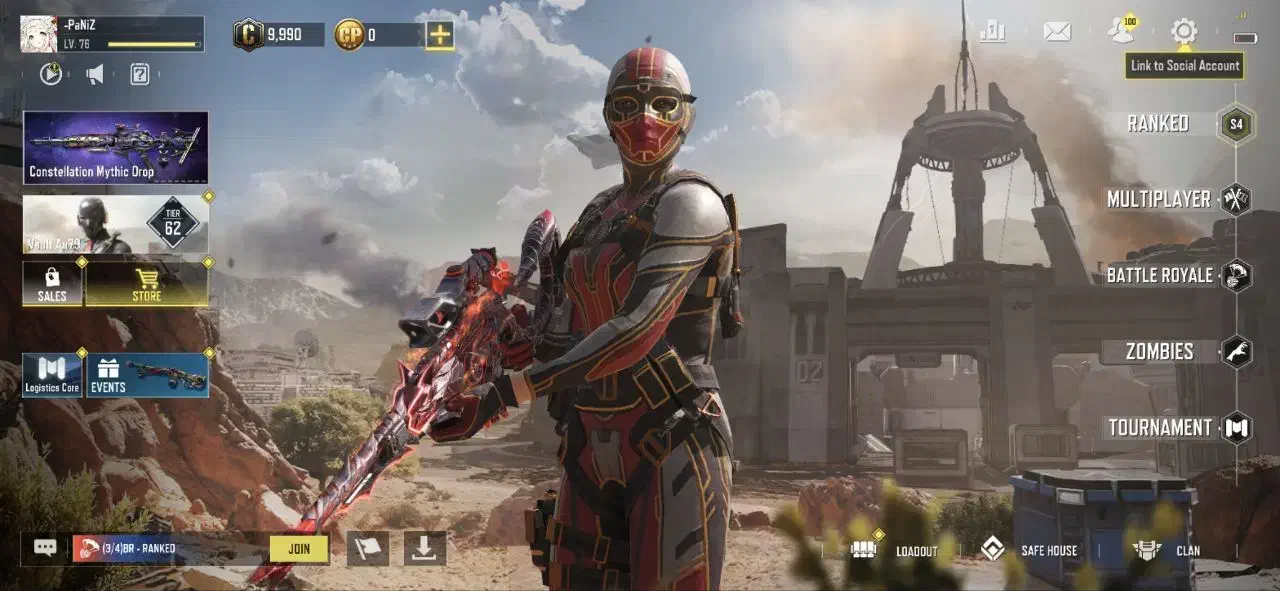Open the Sales shop

52,284
